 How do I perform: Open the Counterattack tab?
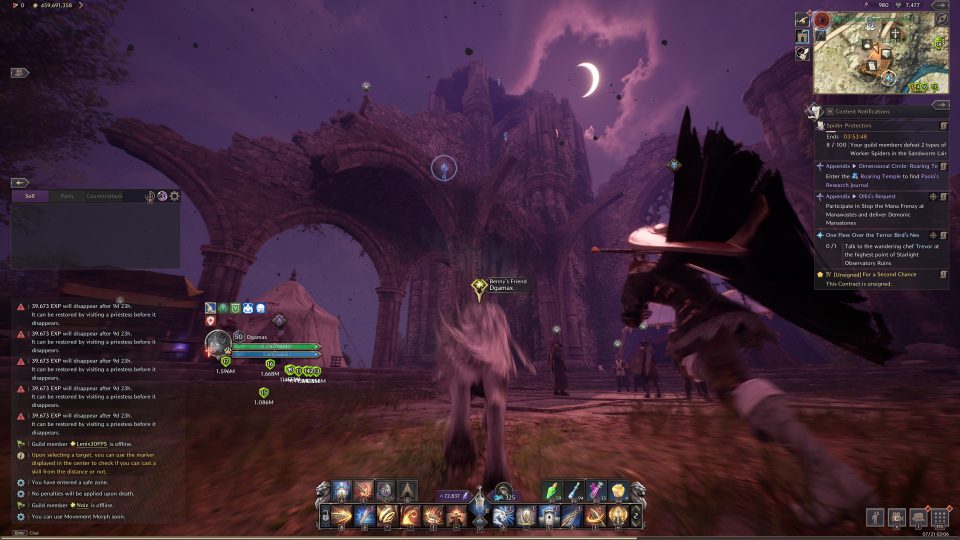104,196
